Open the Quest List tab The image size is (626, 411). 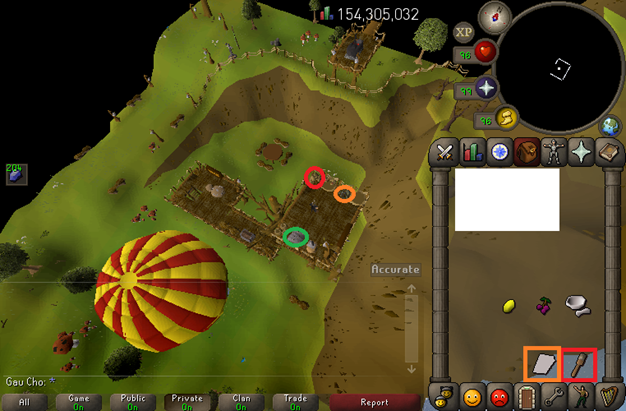(498, 153)
